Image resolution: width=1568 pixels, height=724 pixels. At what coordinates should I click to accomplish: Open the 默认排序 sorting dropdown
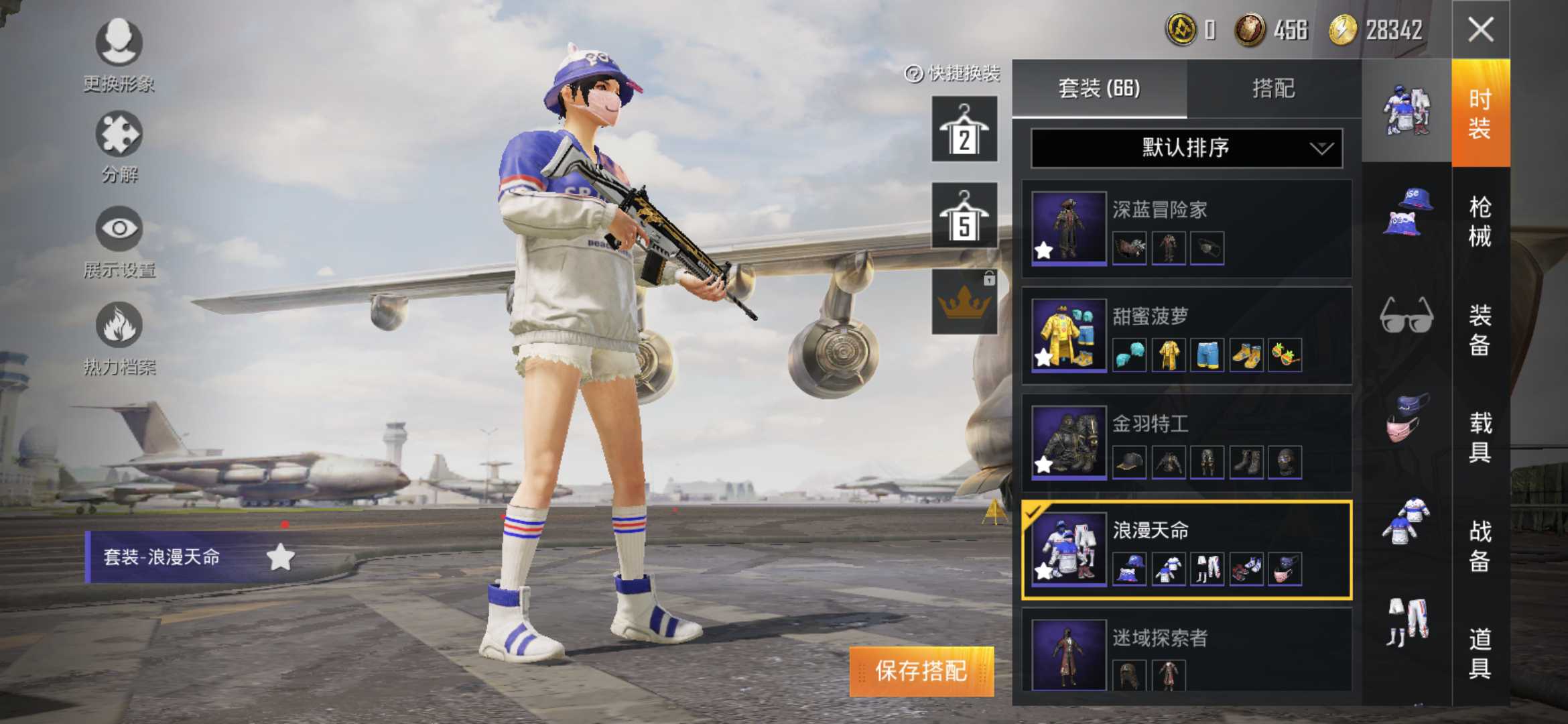point(1186,149)
